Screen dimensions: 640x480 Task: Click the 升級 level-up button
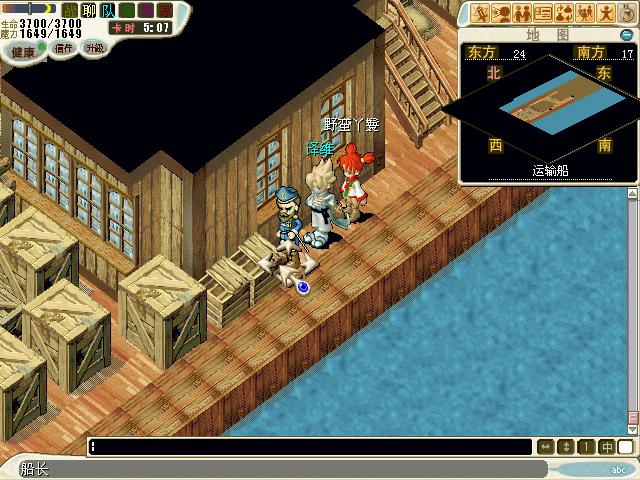(95, 47)
